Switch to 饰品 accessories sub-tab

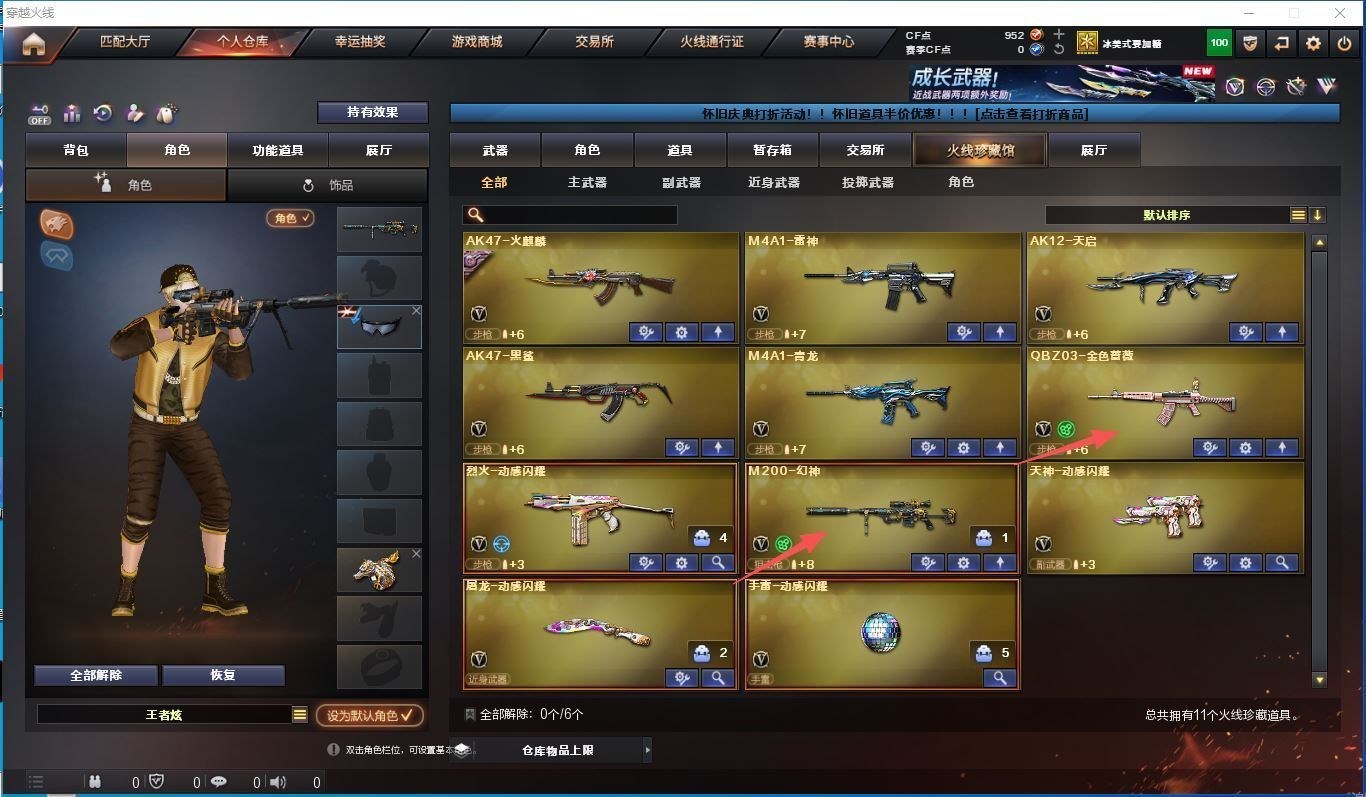coord(327,185)
